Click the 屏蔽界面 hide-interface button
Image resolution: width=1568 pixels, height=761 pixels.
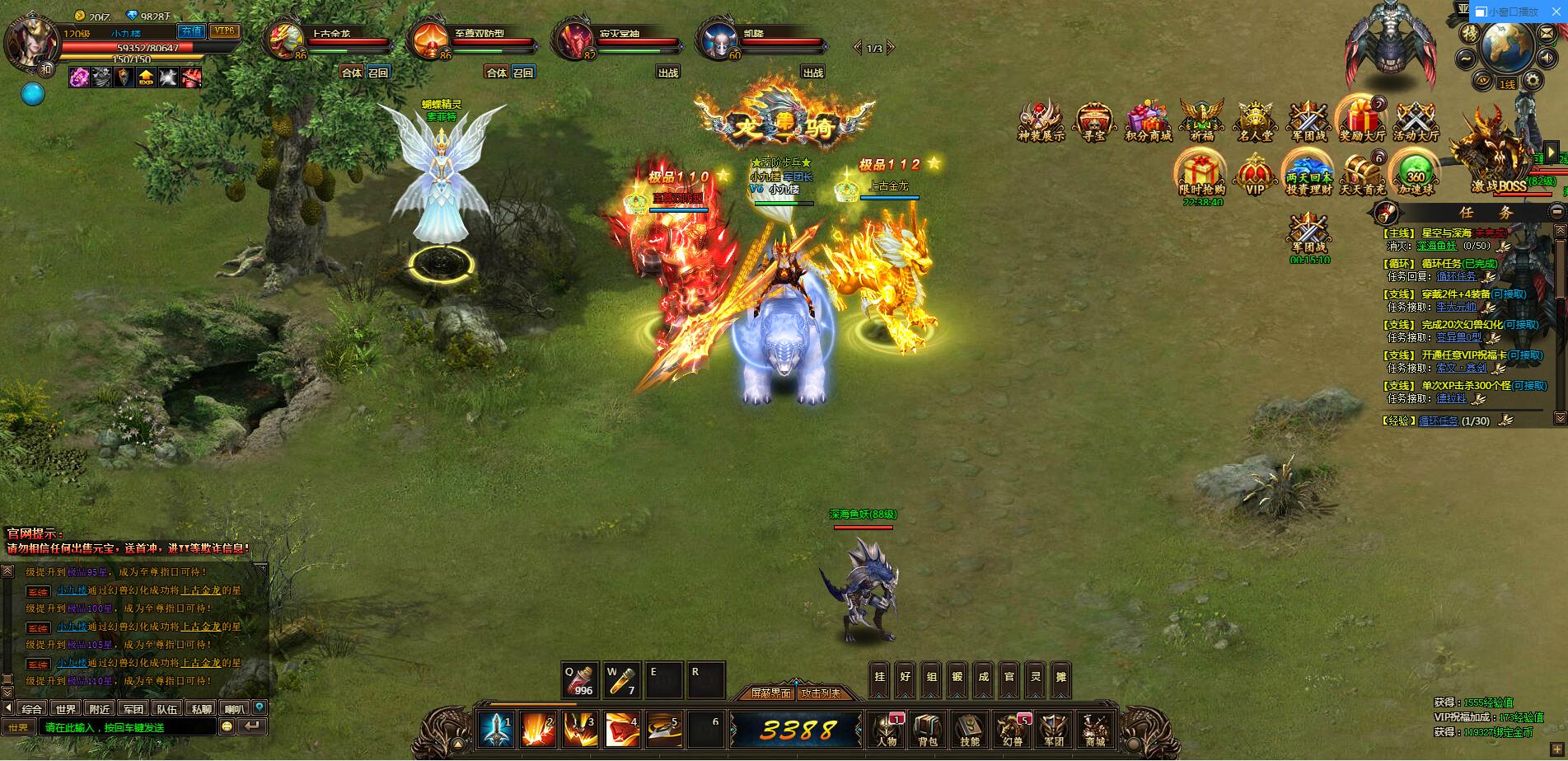770,693
